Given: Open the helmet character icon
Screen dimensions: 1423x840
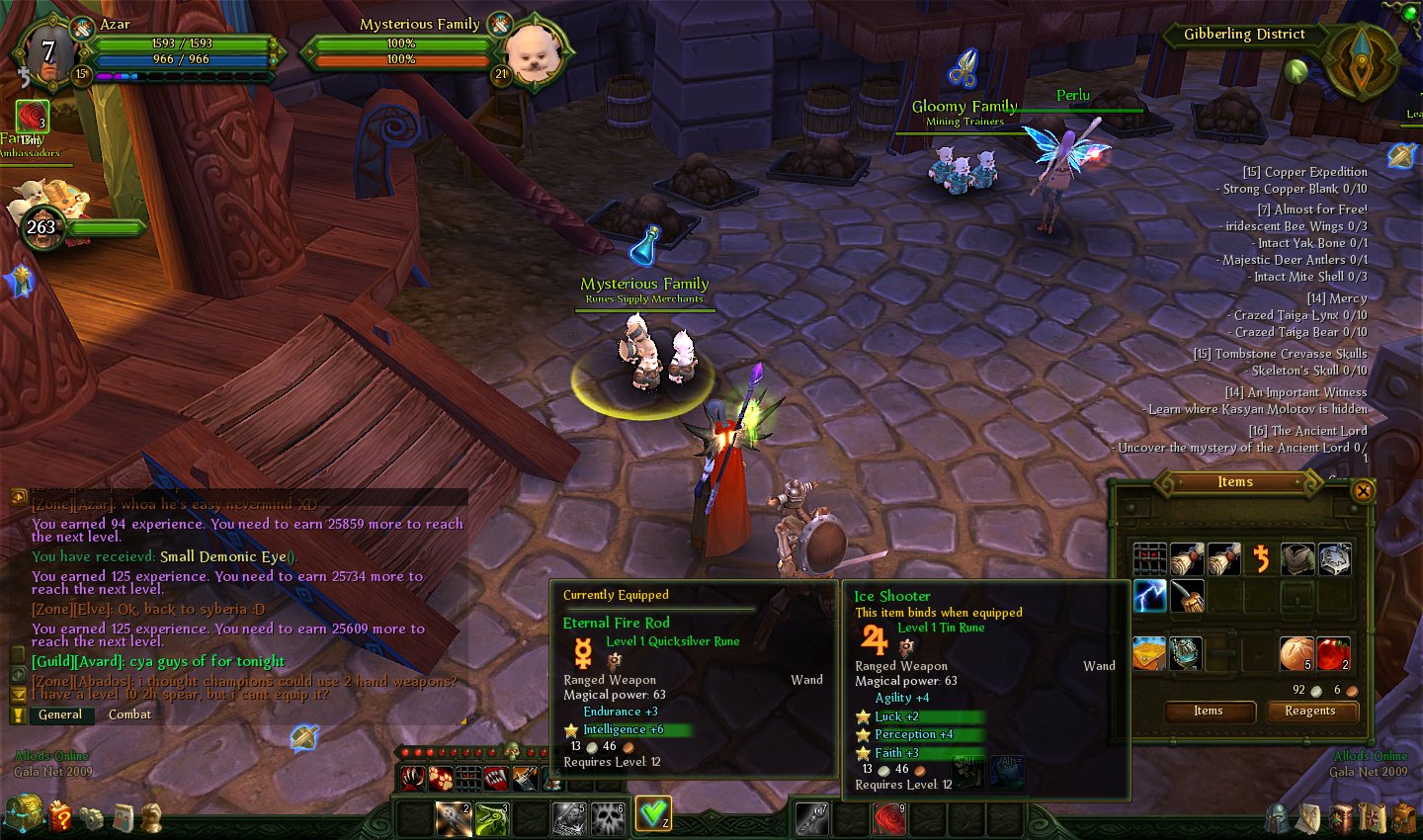Looking at the screenshot, I should coord(1278,818).
